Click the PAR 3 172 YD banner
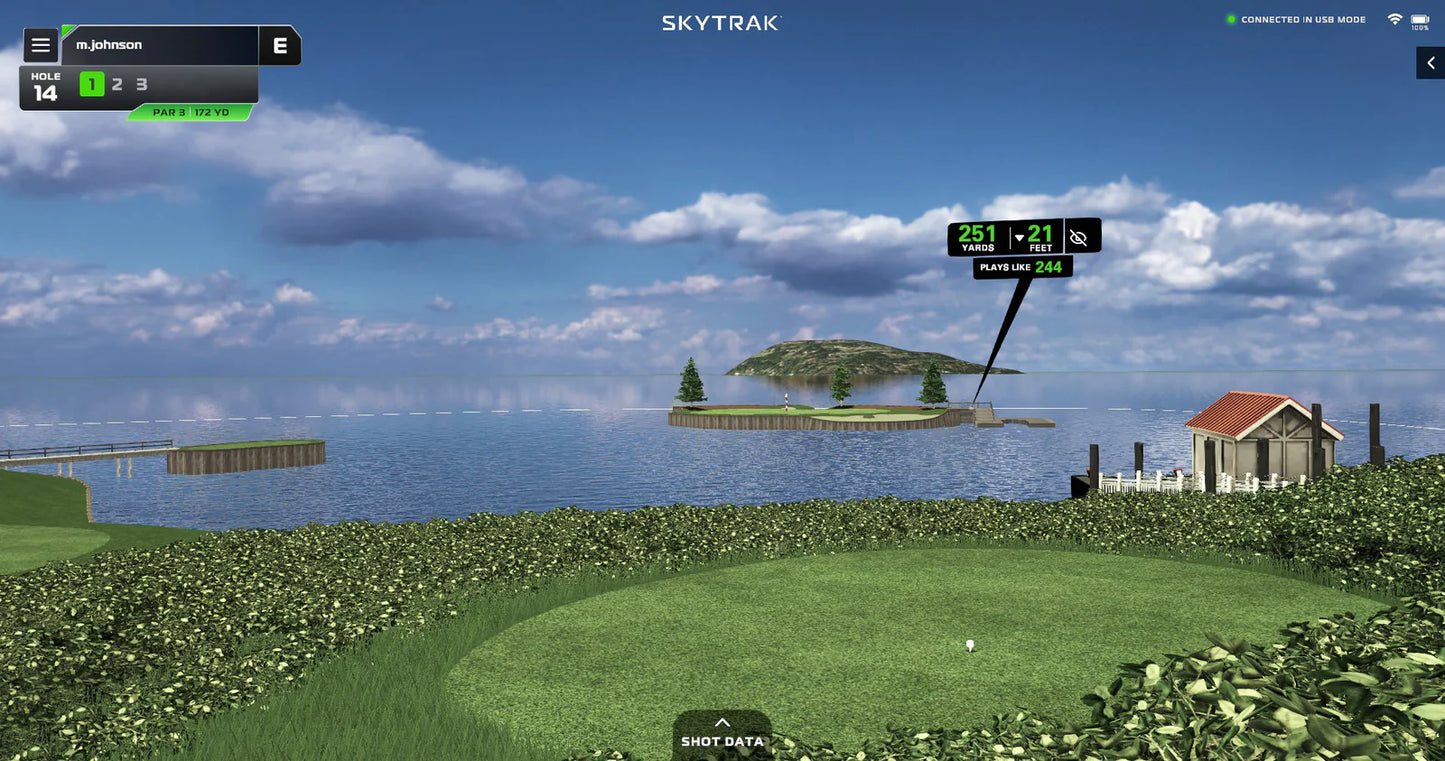 pyautogui.click(x=192, y=111)
